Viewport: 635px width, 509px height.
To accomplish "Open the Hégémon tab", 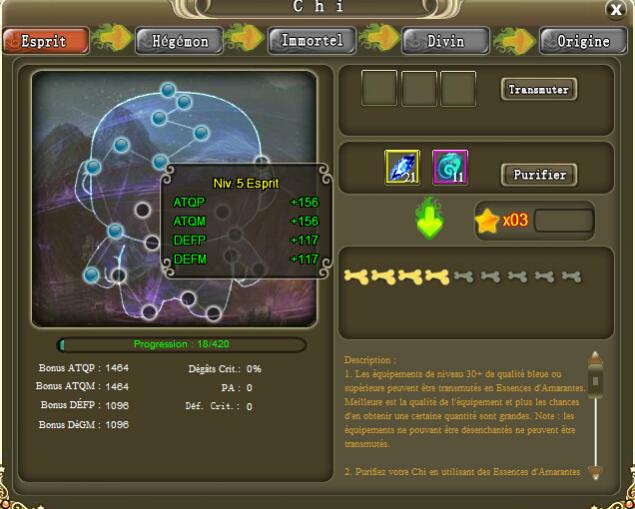I will tap(179, 41).
